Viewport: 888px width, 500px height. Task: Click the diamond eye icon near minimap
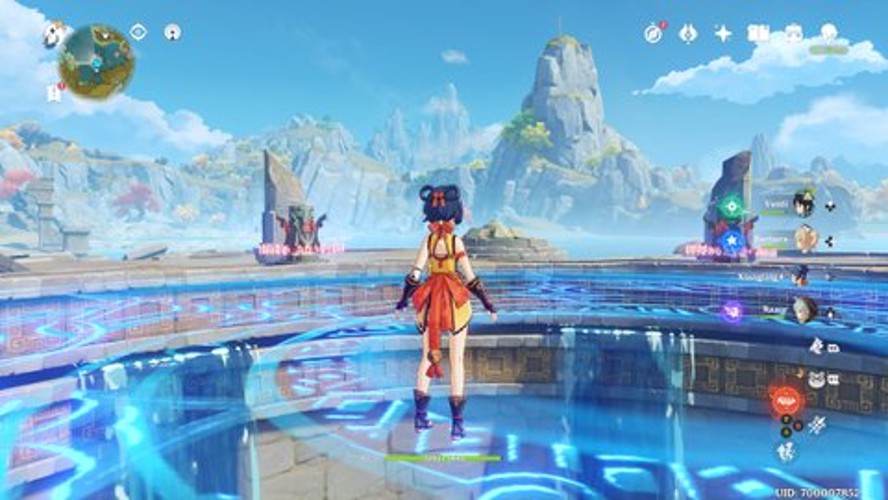138,32
